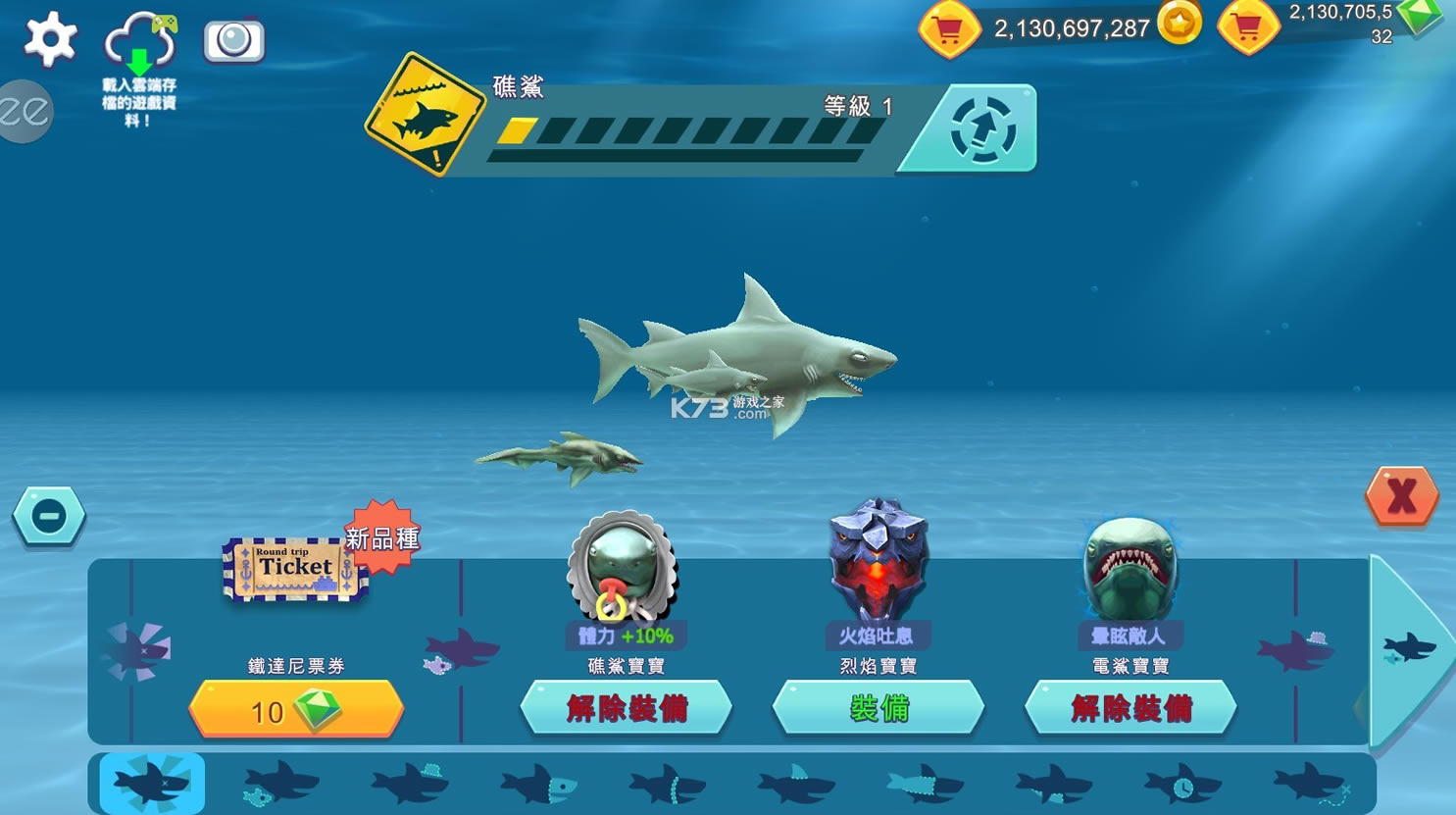Buy the Titanic ticket for 10 gems

click(x=296, y=709)
